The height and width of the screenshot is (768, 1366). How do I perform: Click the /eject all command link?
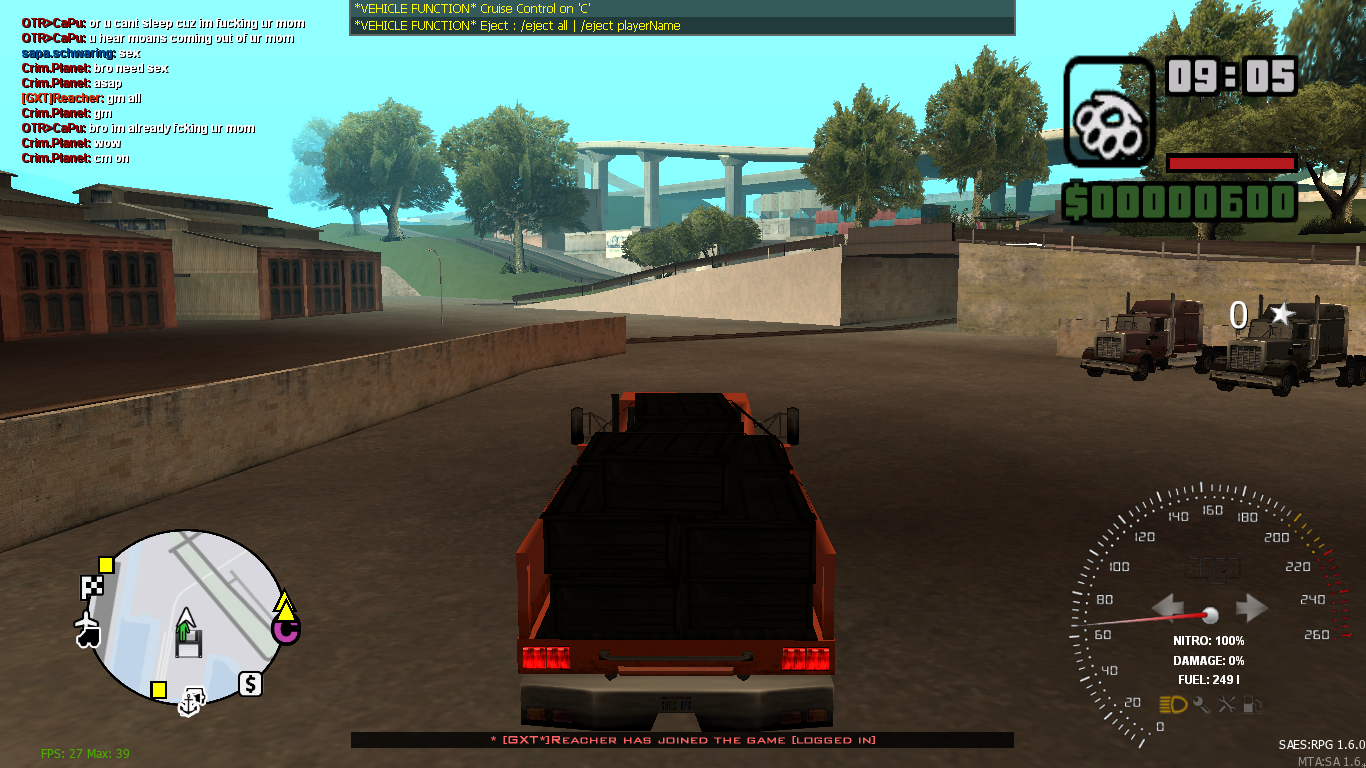546,26
